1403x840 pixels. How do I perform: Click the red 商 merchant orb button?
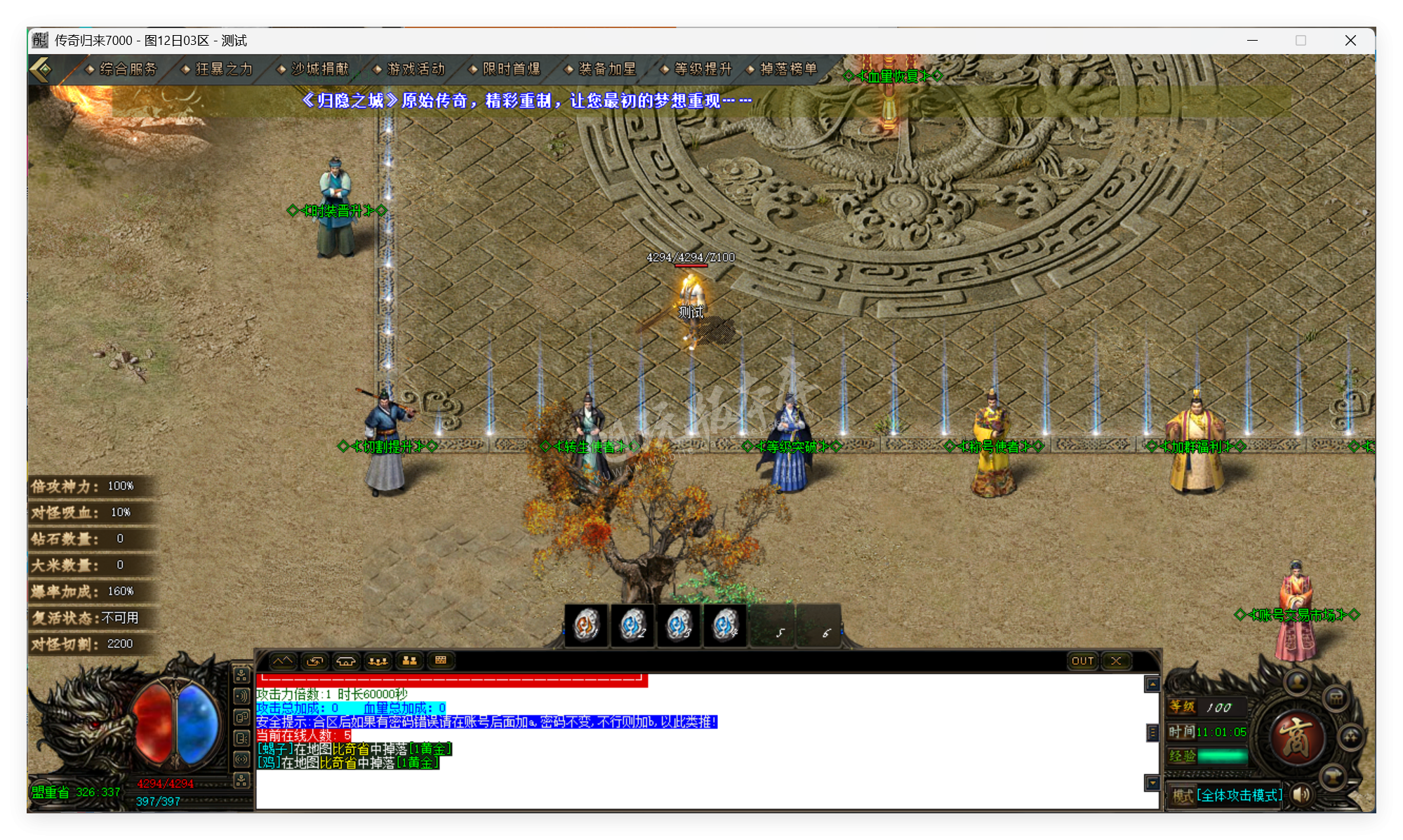pyautogui.click(x=1298, y=738)
